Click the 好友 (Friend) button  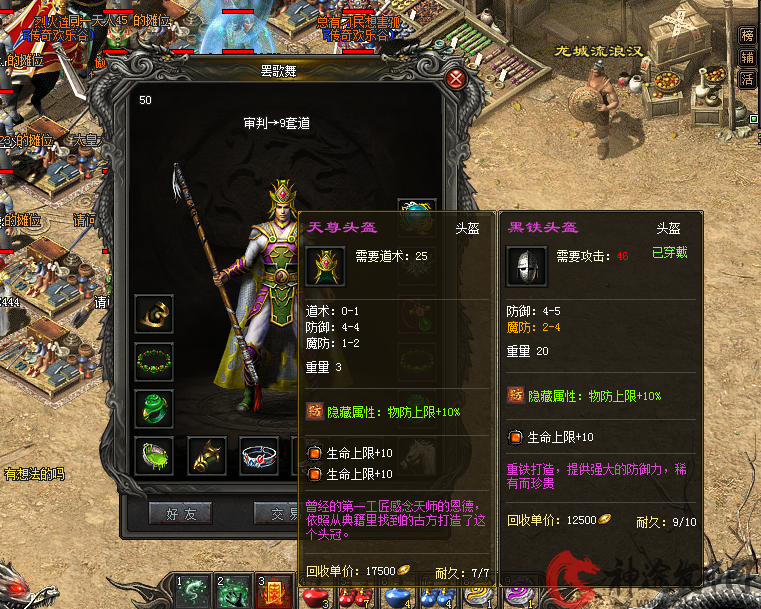coord(180,513)
